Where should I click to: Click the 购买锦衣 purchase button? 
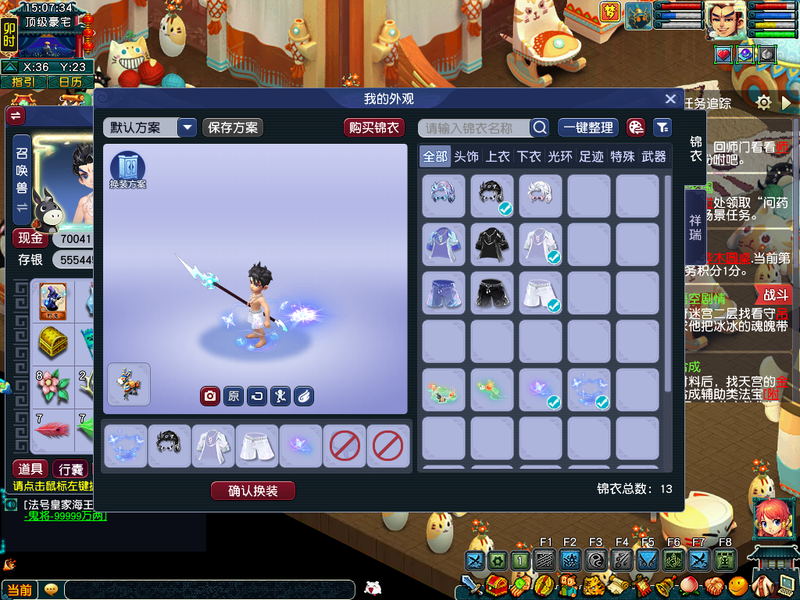[x=374, y=128]
